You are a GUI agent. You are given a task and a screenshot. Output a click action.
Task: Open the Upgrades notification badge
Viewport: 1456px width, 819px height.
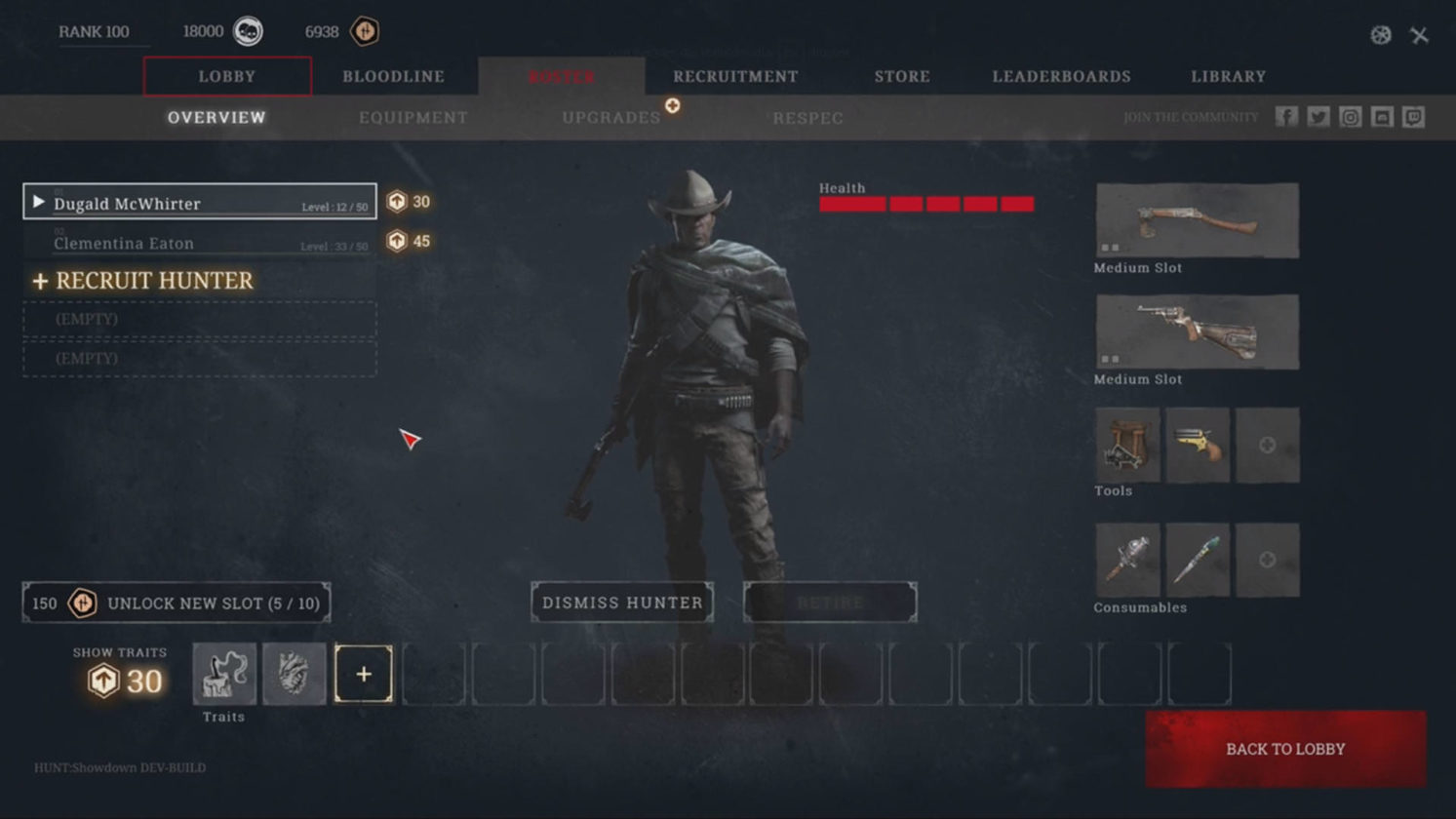click(673, 107)
